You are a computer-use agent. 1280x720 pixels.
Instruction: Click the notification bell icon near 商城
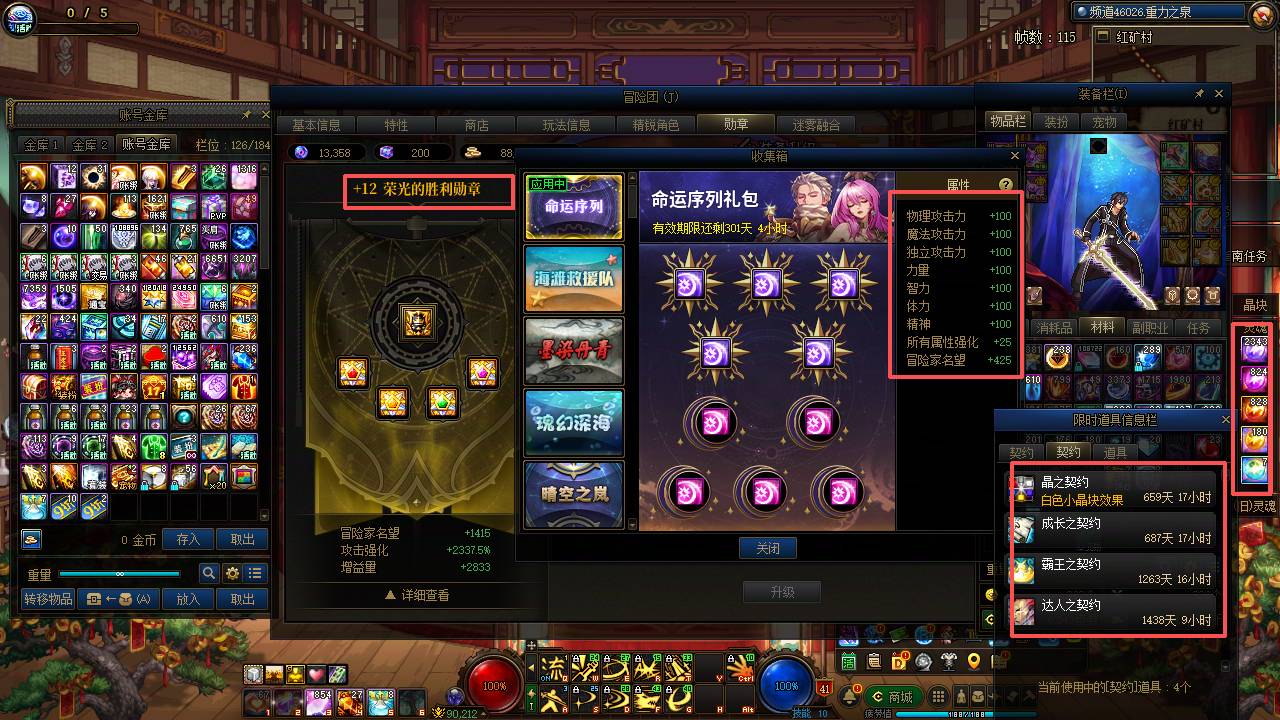851,697
